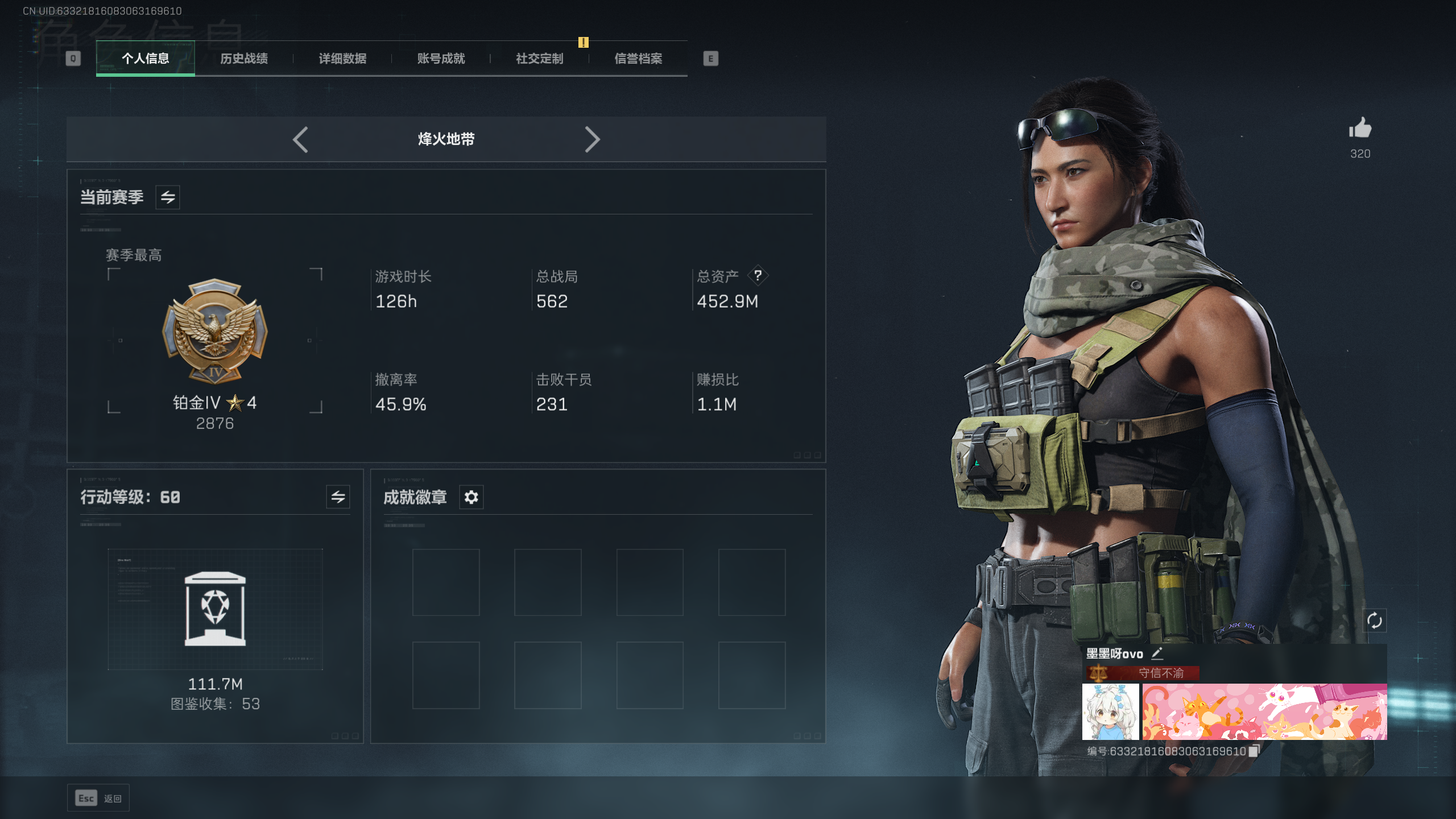Go to previous mode with the left arrow
1456x819 pixels.
click(301, 139)
